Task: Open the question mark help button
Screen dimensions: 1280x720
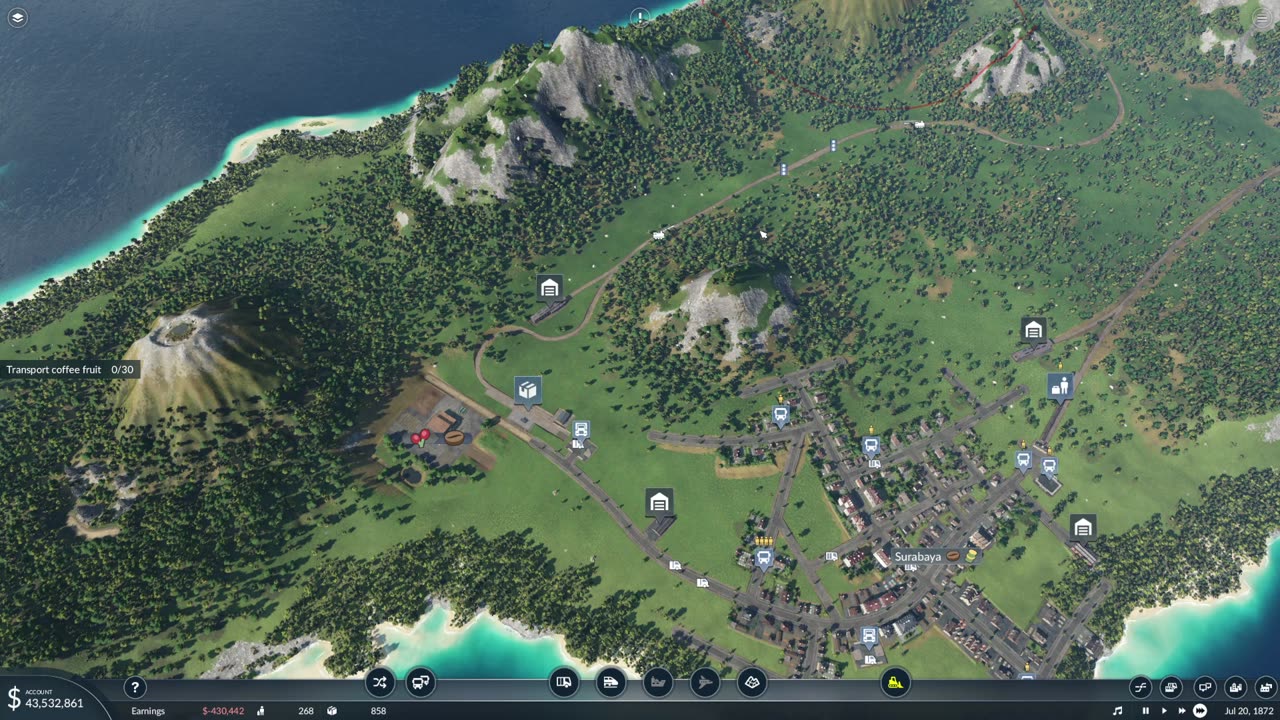Action: 134,687
